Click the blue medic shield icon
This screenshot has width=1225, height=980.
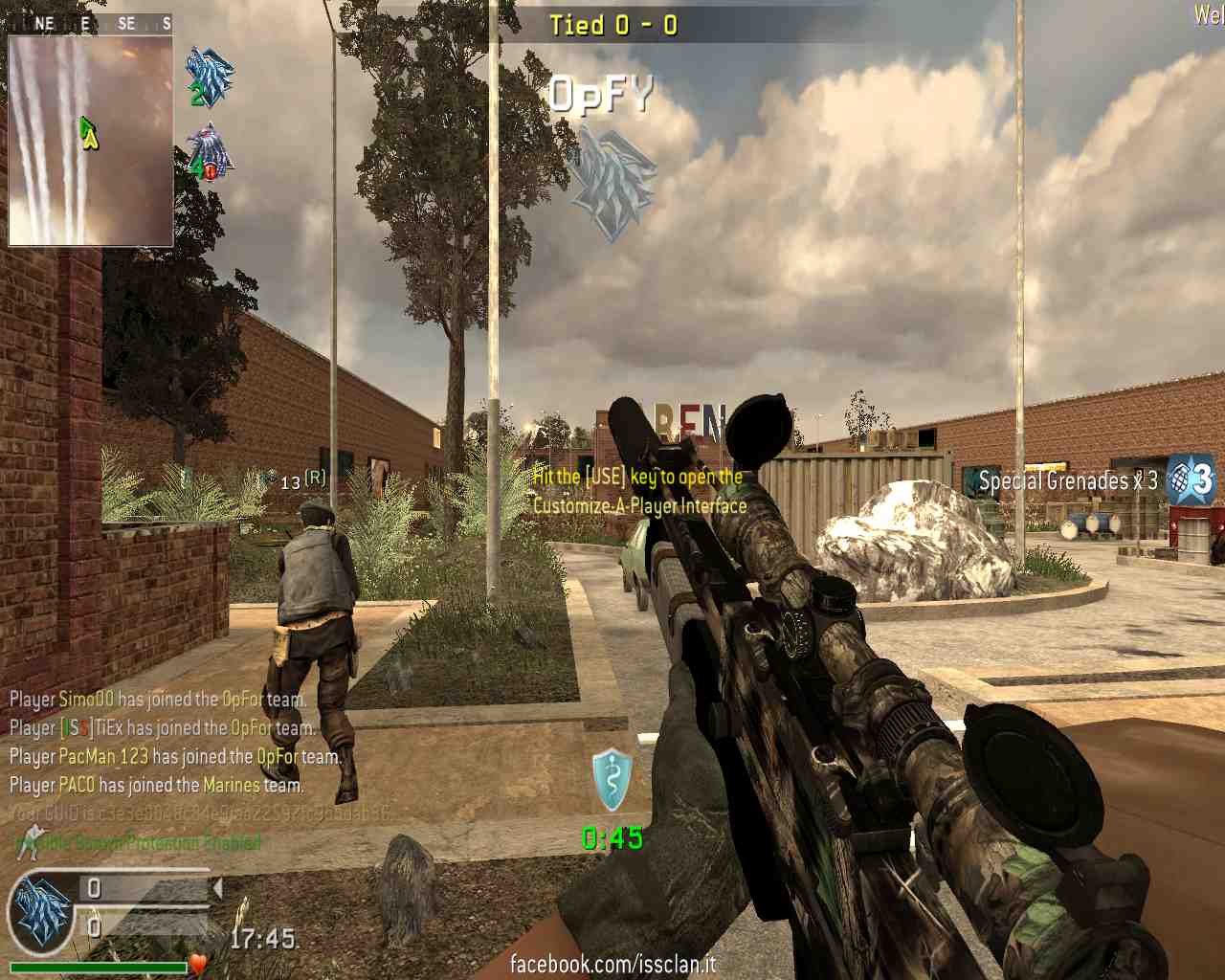(611, 779)
